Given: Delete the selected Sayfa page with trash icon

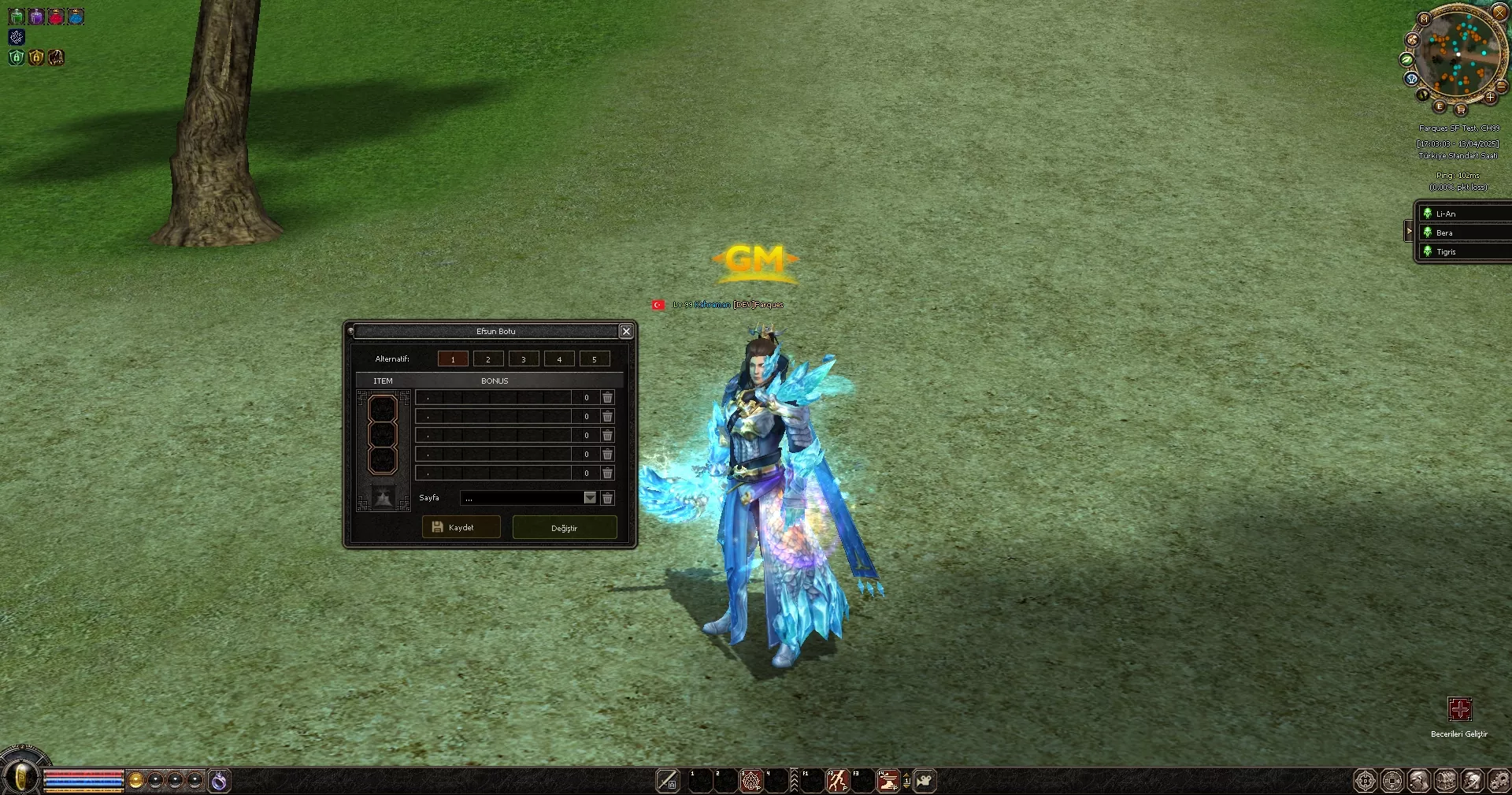Looking at the screenshot, I should [607, 498].
